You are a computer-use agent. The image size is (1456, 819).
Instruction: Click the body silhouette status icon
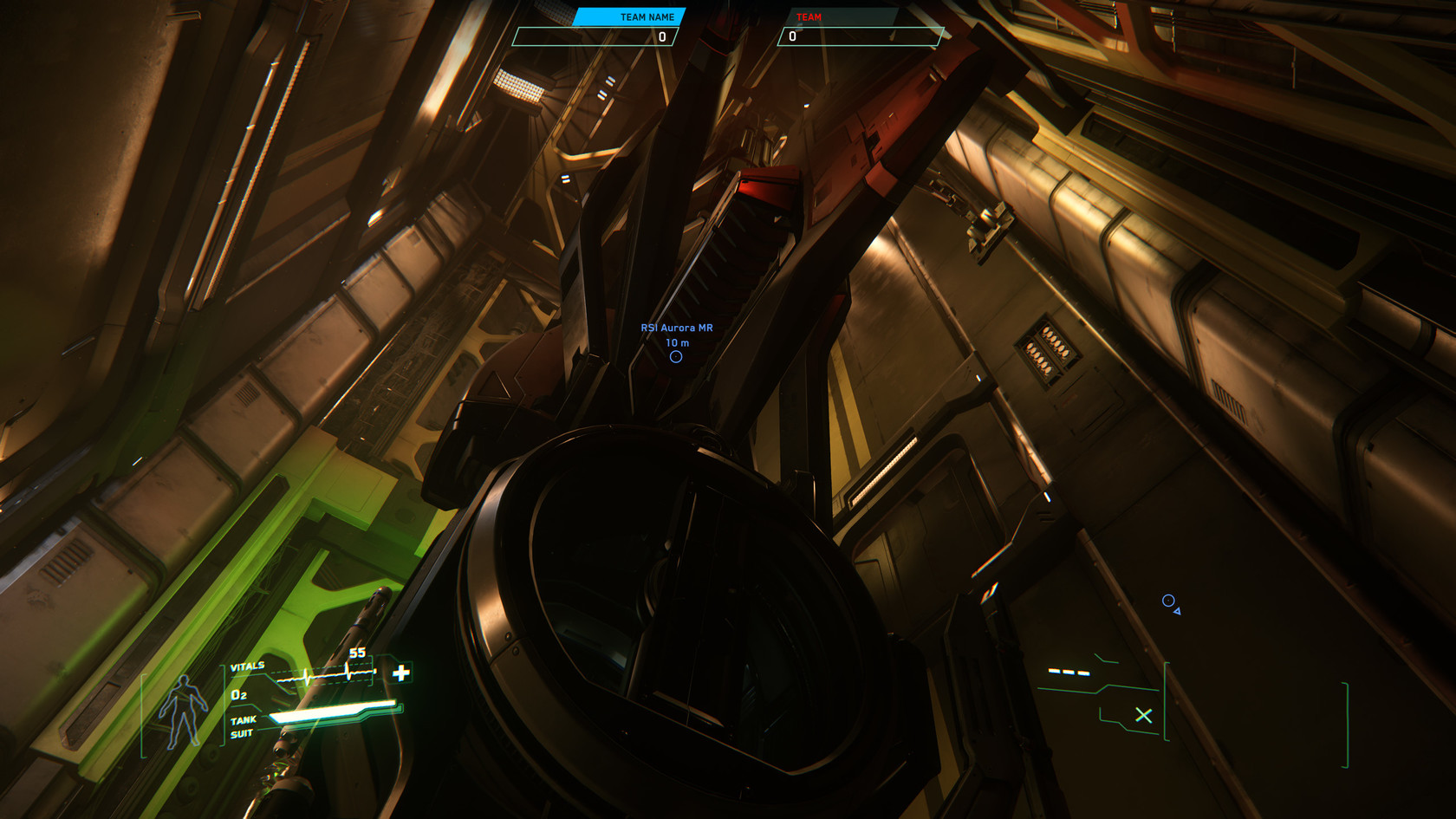point(183,712)
